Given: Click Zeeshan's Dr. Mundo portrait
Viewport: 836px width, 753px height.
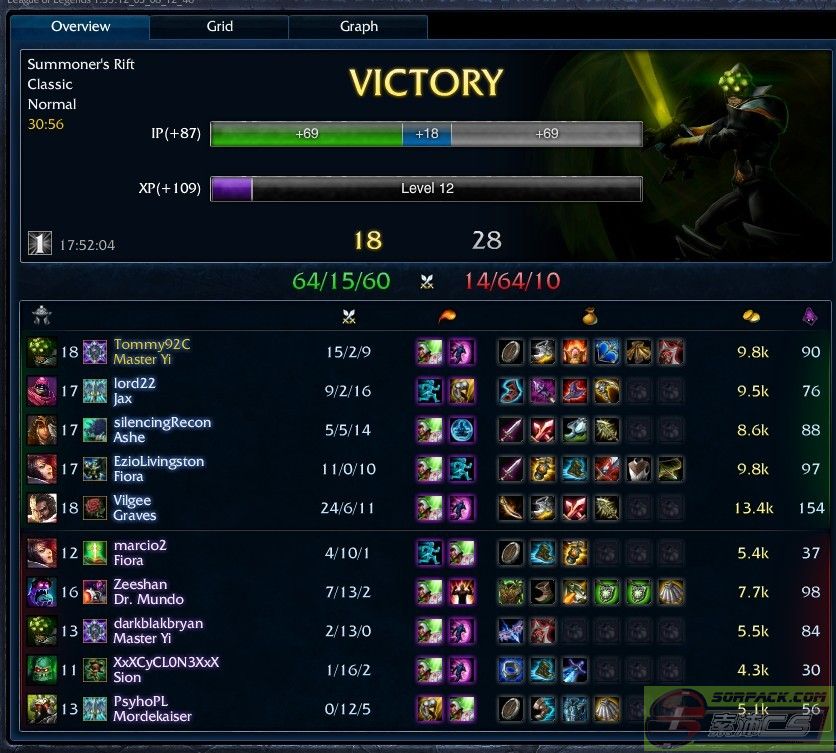Looking at the screenshot, I should click(42, 592).
